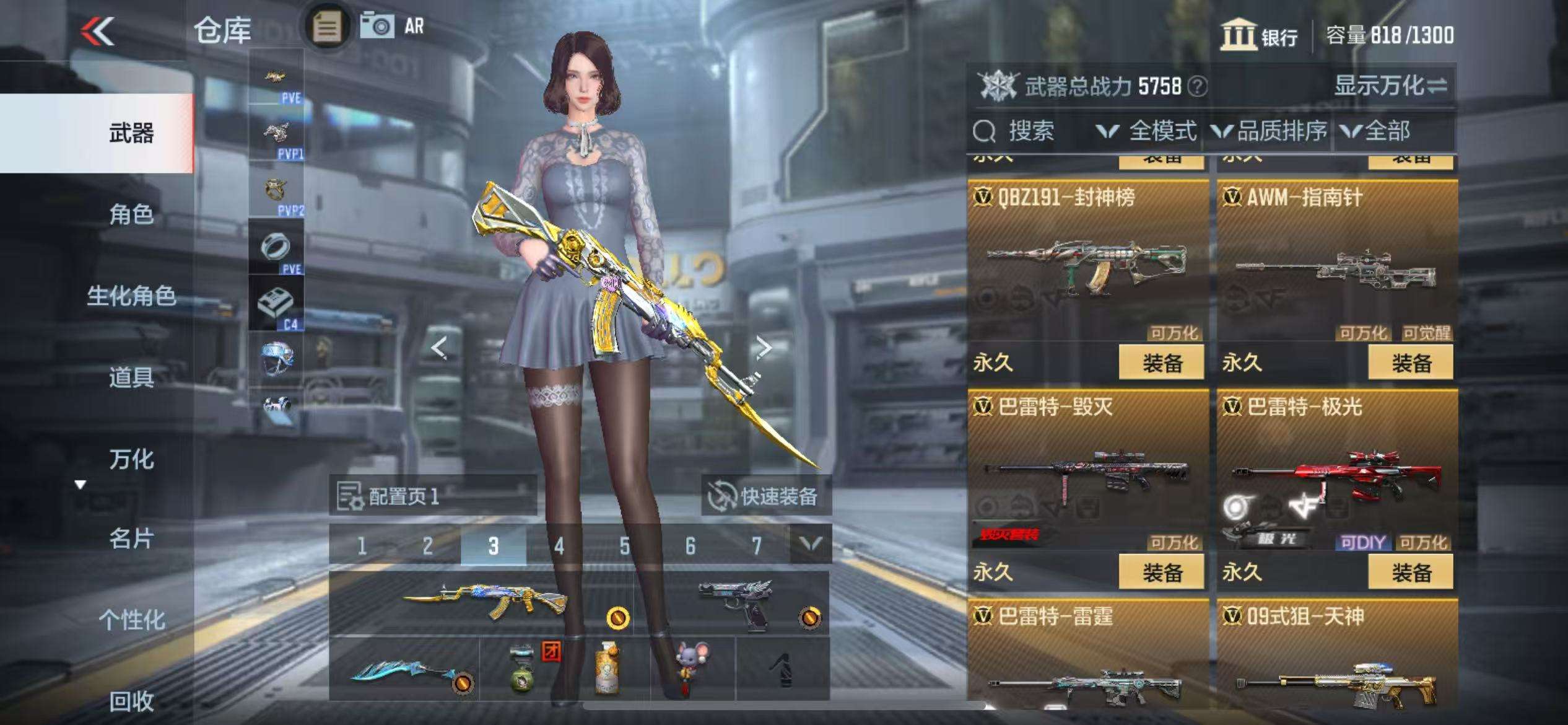Open the 银行 bank
1568x725 pixels.
click(1260, 35)
